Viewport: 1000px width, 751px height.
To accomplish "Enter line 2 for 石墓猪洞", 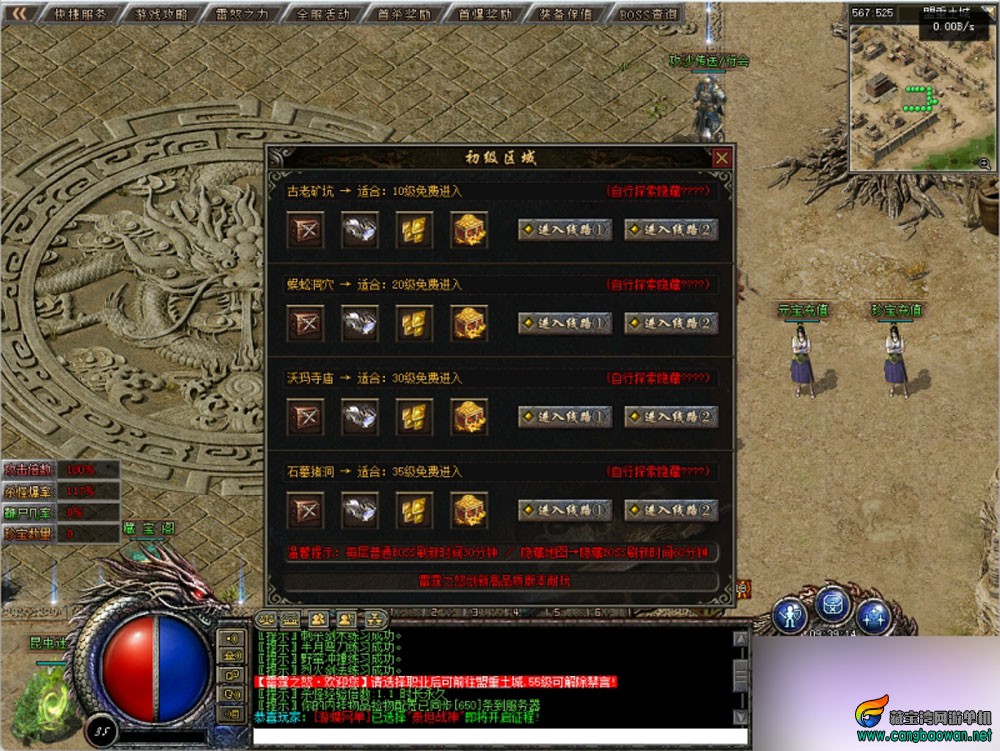I will click(x=671, y=510).
